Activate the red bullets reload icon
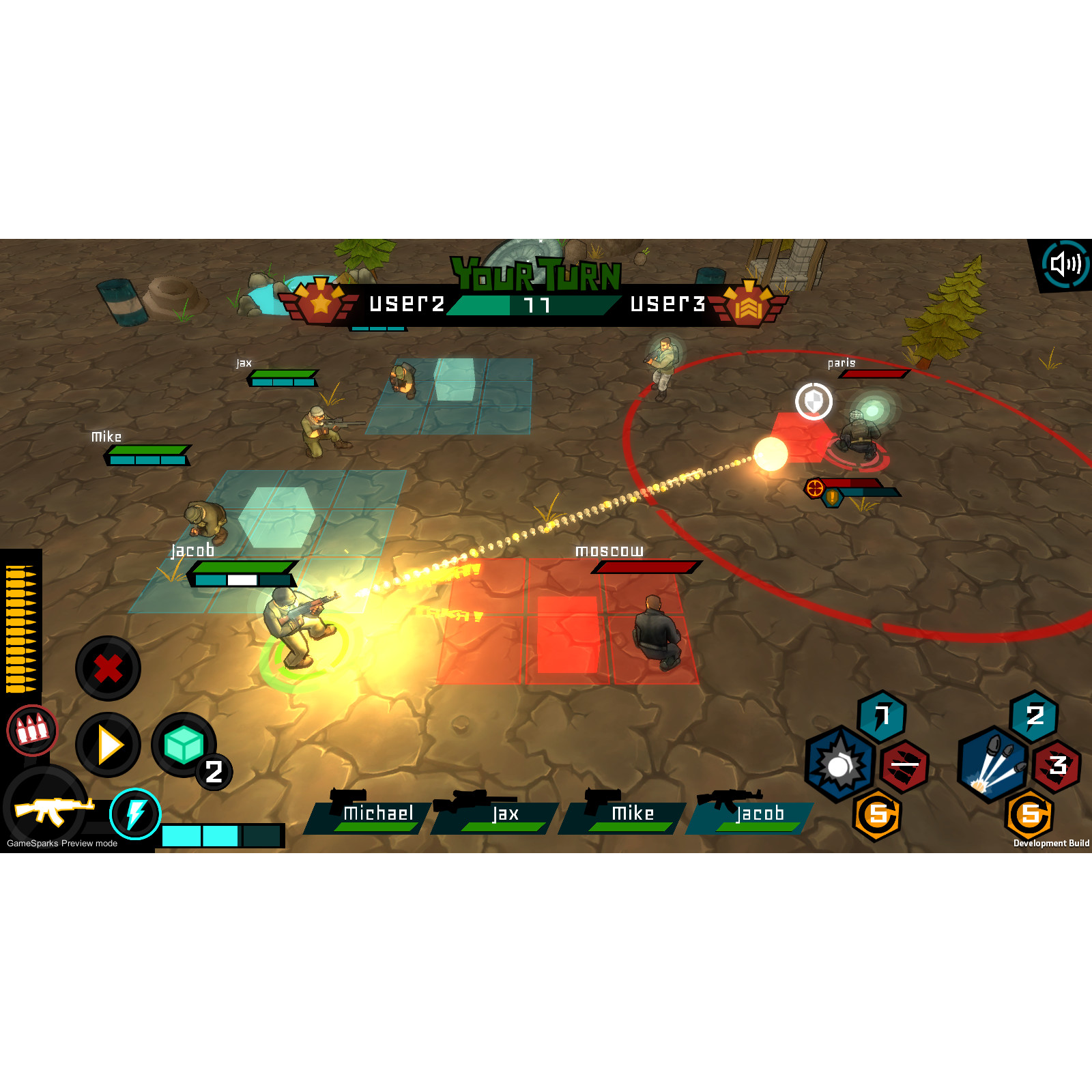 pos(31,730)
